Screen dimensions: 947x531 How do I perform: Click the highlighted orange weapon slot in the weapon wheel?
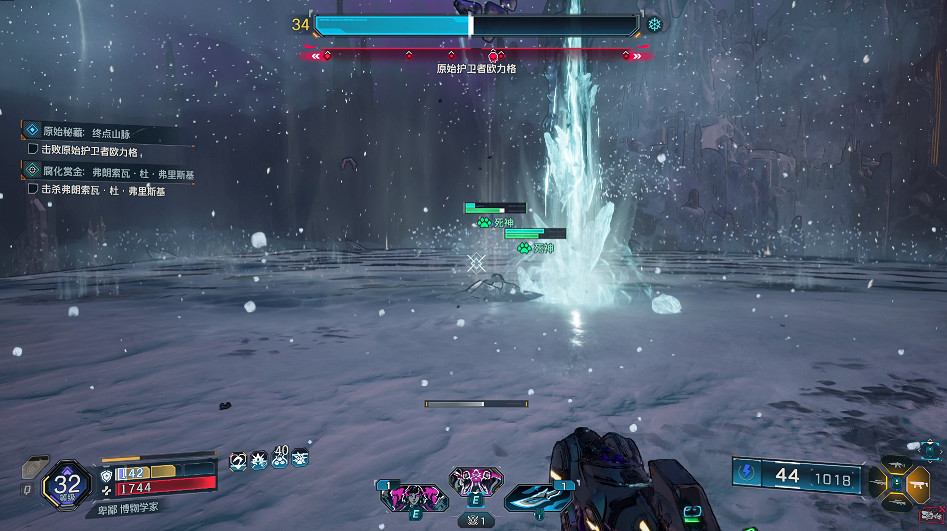click(917, 484)
